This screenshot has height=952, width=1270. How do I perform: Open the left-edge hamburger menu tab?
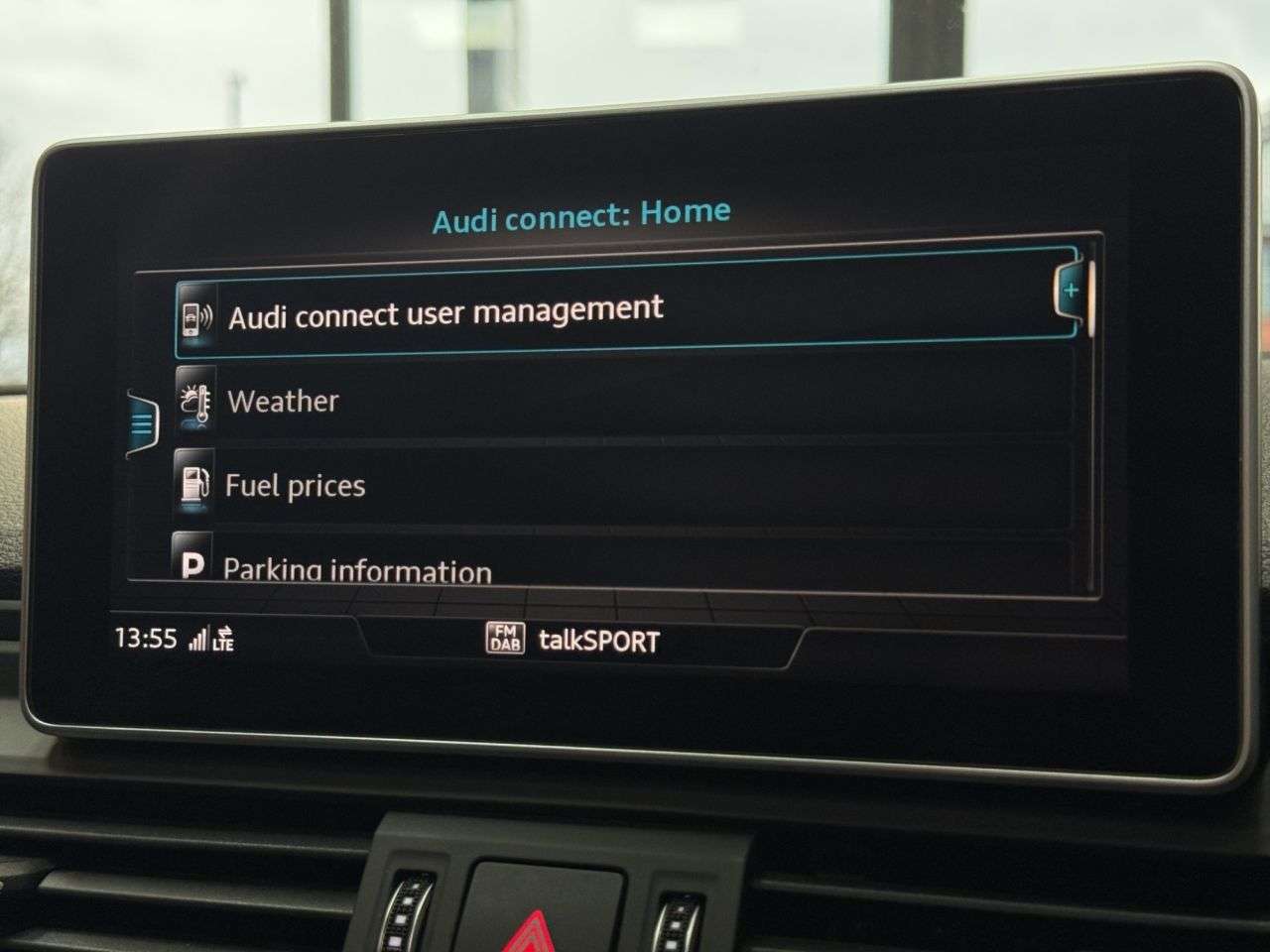[x=142, y=422]
